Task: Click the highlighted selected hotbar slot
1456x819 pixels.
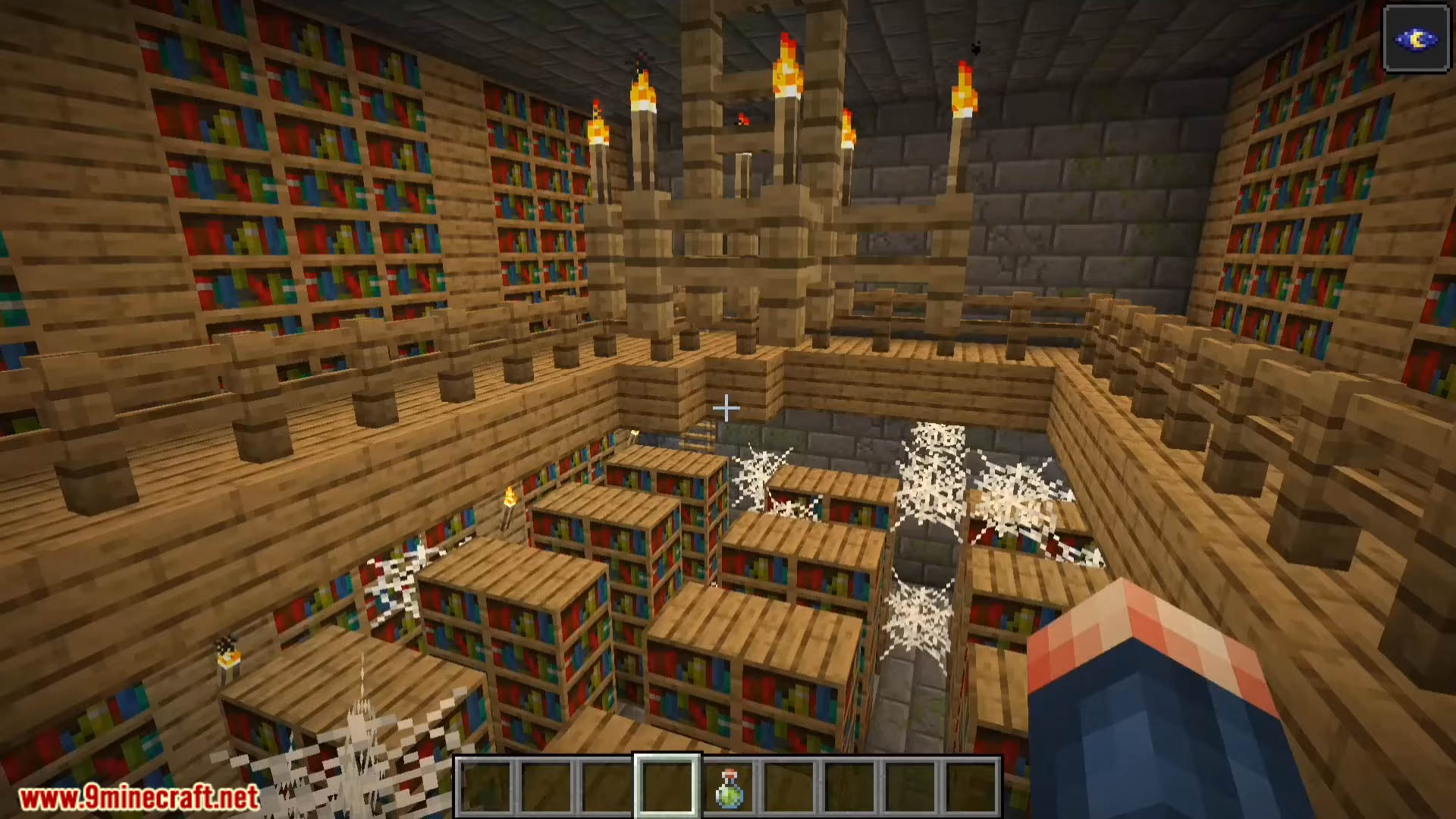Action: tap(667, 786)
